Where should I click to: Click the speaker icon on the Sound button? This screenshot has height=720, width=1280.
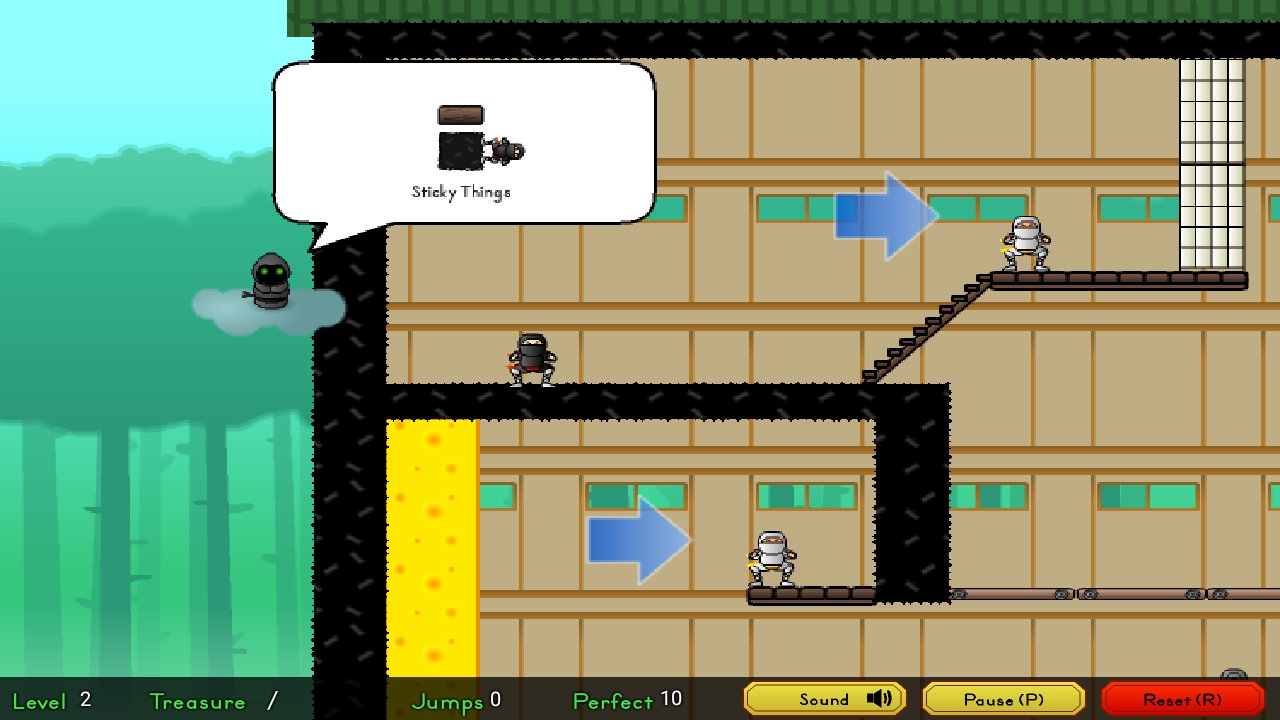tap(878, 699)
